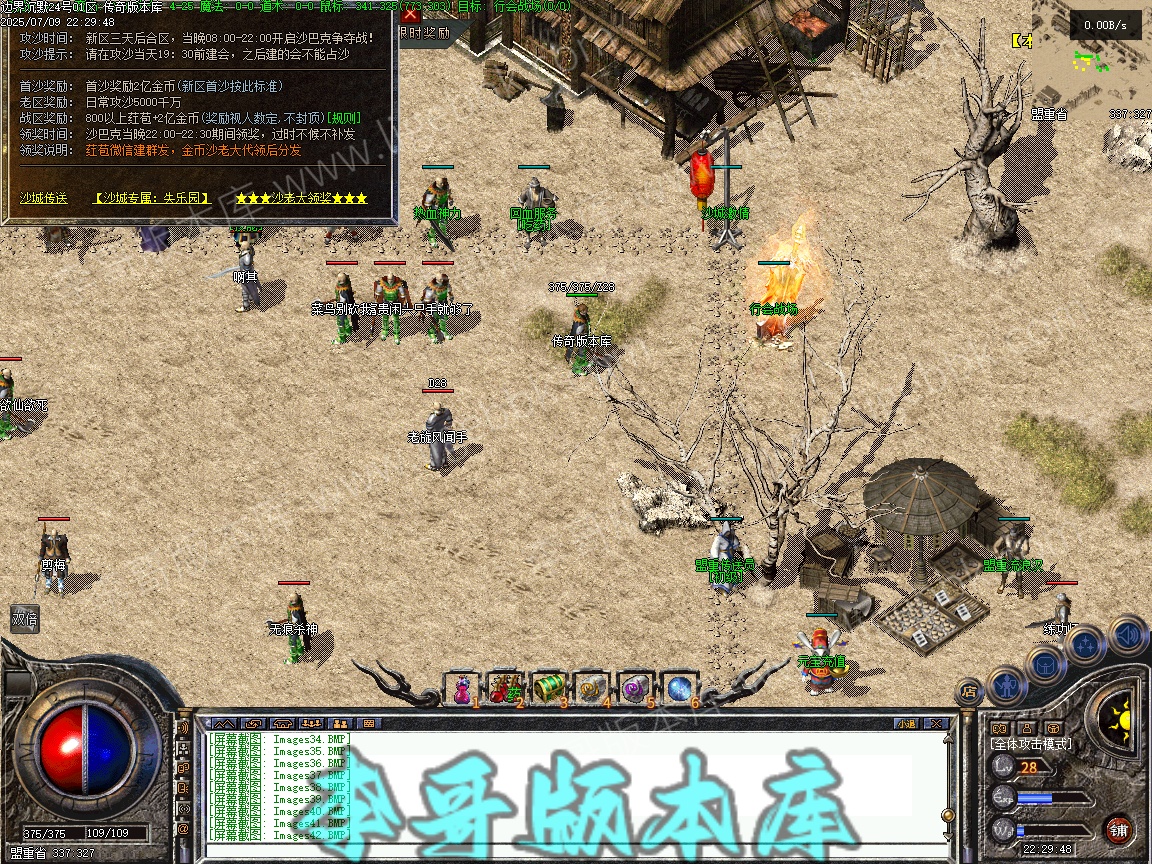The image size is (1152, 864).
Task: Use the red medicine bundle in slot 2
Action: (506, 689)
